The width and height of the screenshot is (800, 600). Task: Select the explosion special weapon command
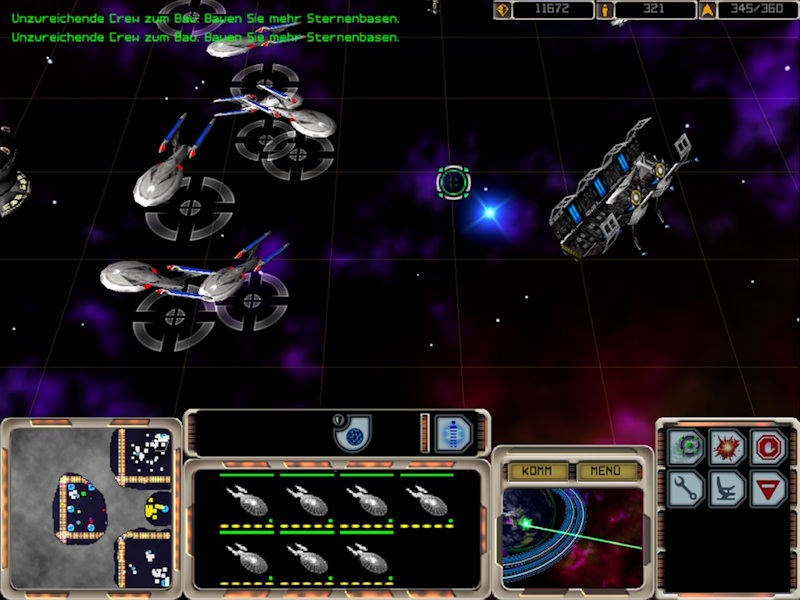click(x=728, y=446)
